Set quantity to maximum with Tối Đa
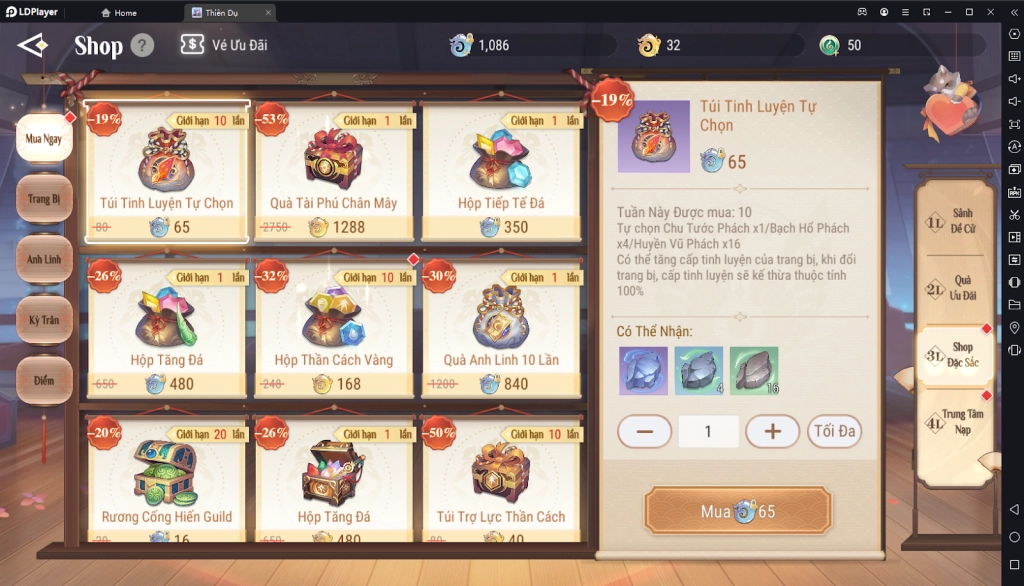1024x586 pixels. coord(834,431)
